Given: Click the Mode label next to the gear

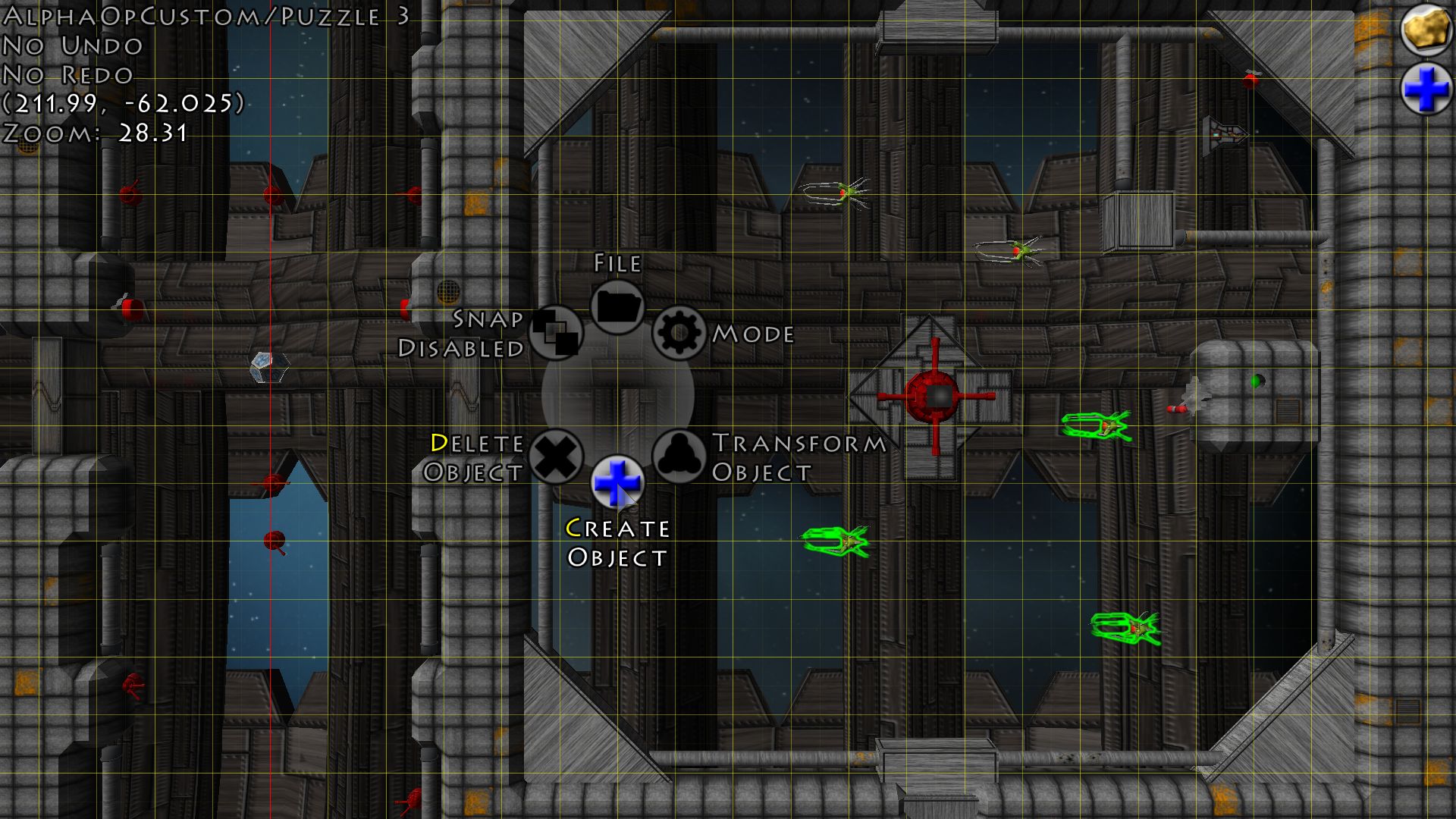Looking at the screenshot, I should (753, 332).
